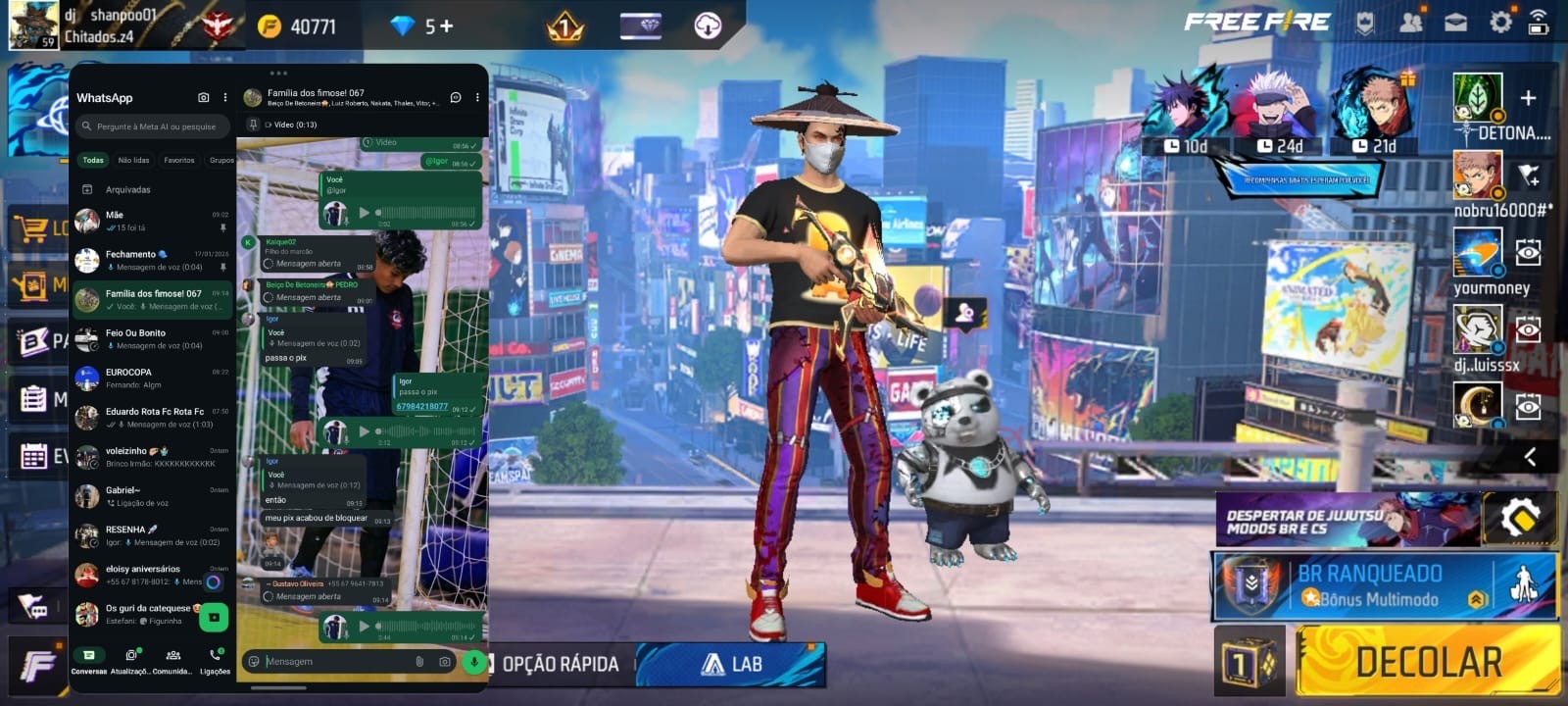Screen dimensions: 1568x706
Task: Open the player profile avatar
Action: 32,25
